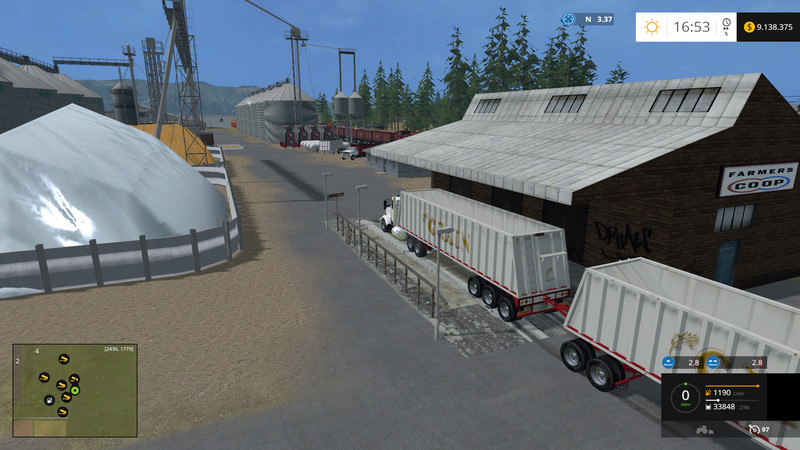Click the tractor icon below the speedometer
The height and width of the screenshot is (450, 800).
point(704,430)
